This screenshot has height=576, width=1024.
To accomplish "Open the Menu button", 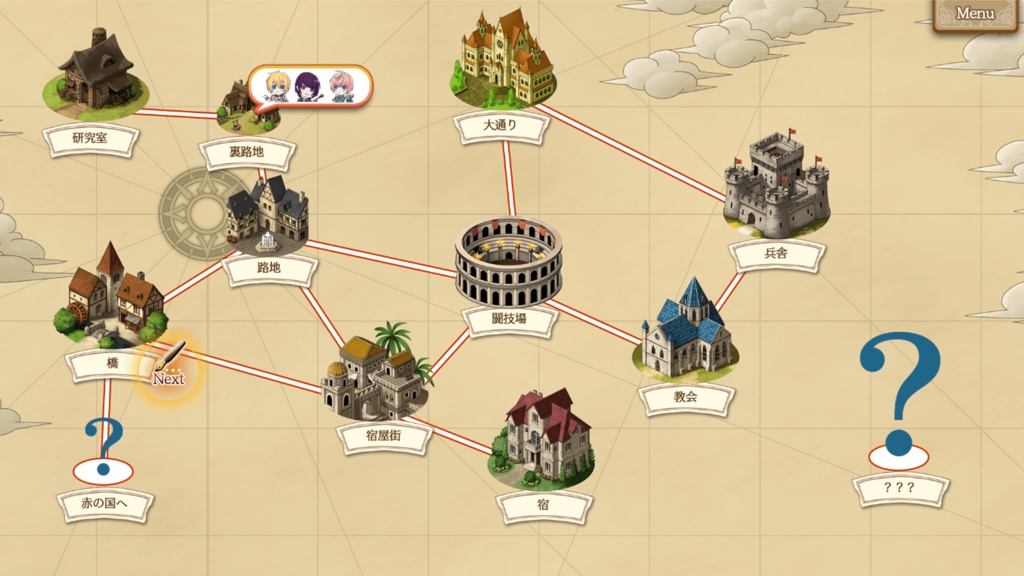I will tap(974, 14).
